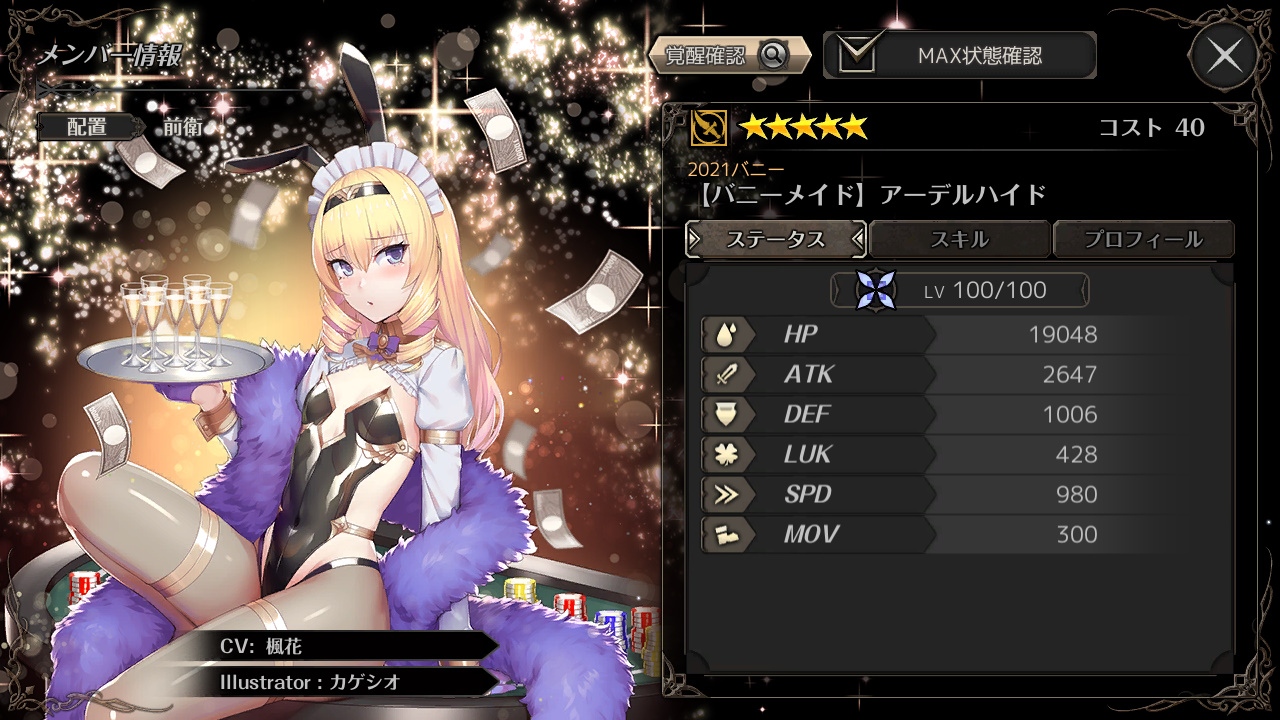This screenshot has width=1280, height=720.
Task: Switch to the ステータス tab
Action: [776, 240]
